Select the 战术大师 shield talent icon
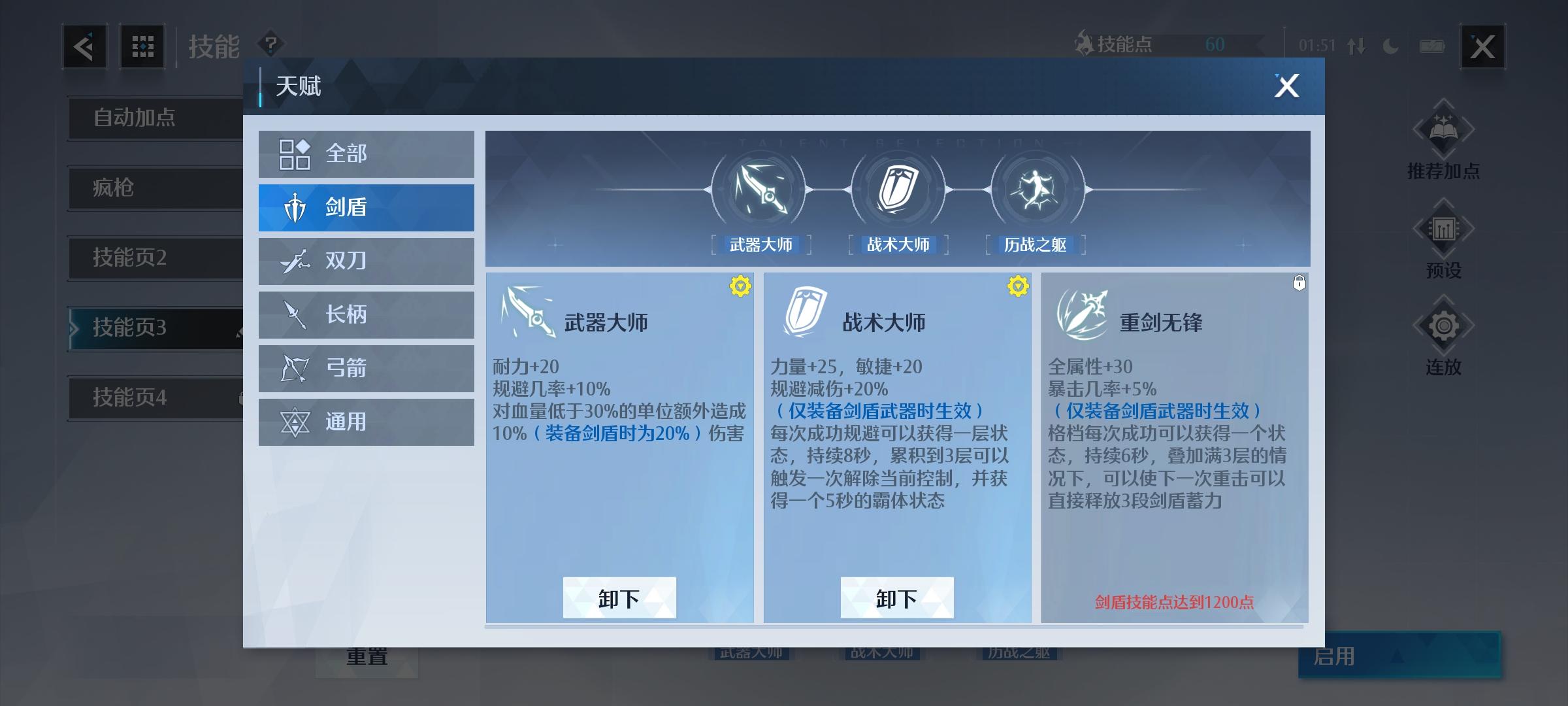The width and height of the screenshot is (1568, 706). 898,191
